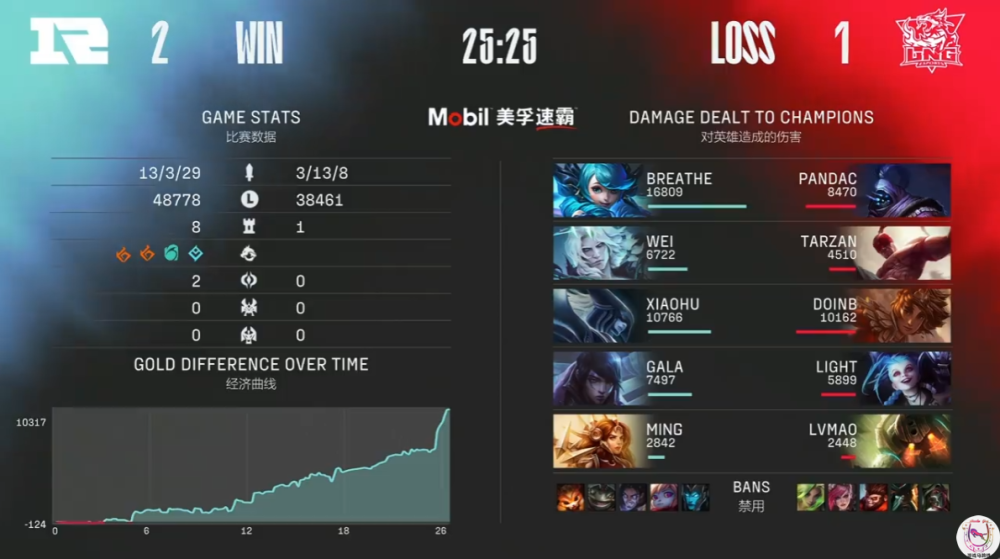Choose LIGHT's Jinx portrait
Screen dimensions: 1000x559
click(x=905, y=378)
